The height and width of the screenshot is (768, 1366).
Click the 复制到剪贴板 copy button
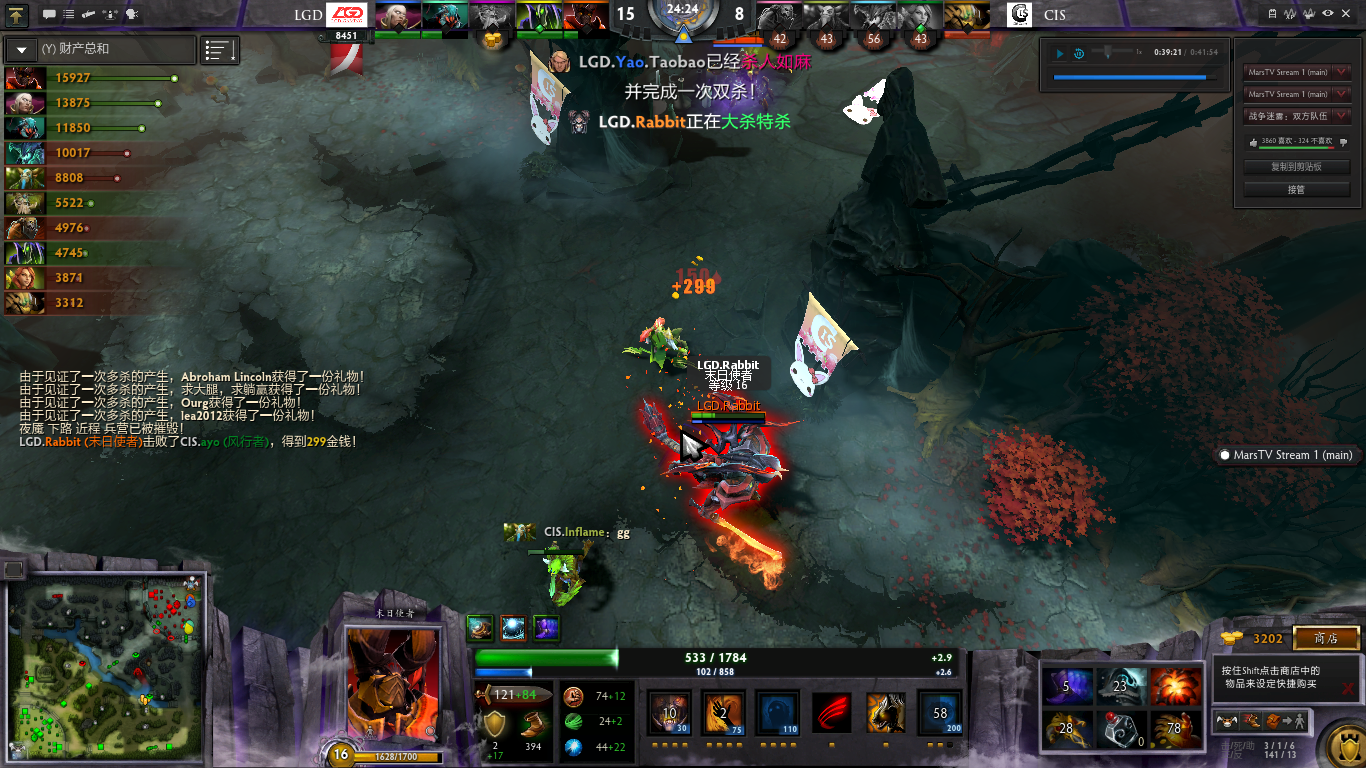coord(1296,167)
